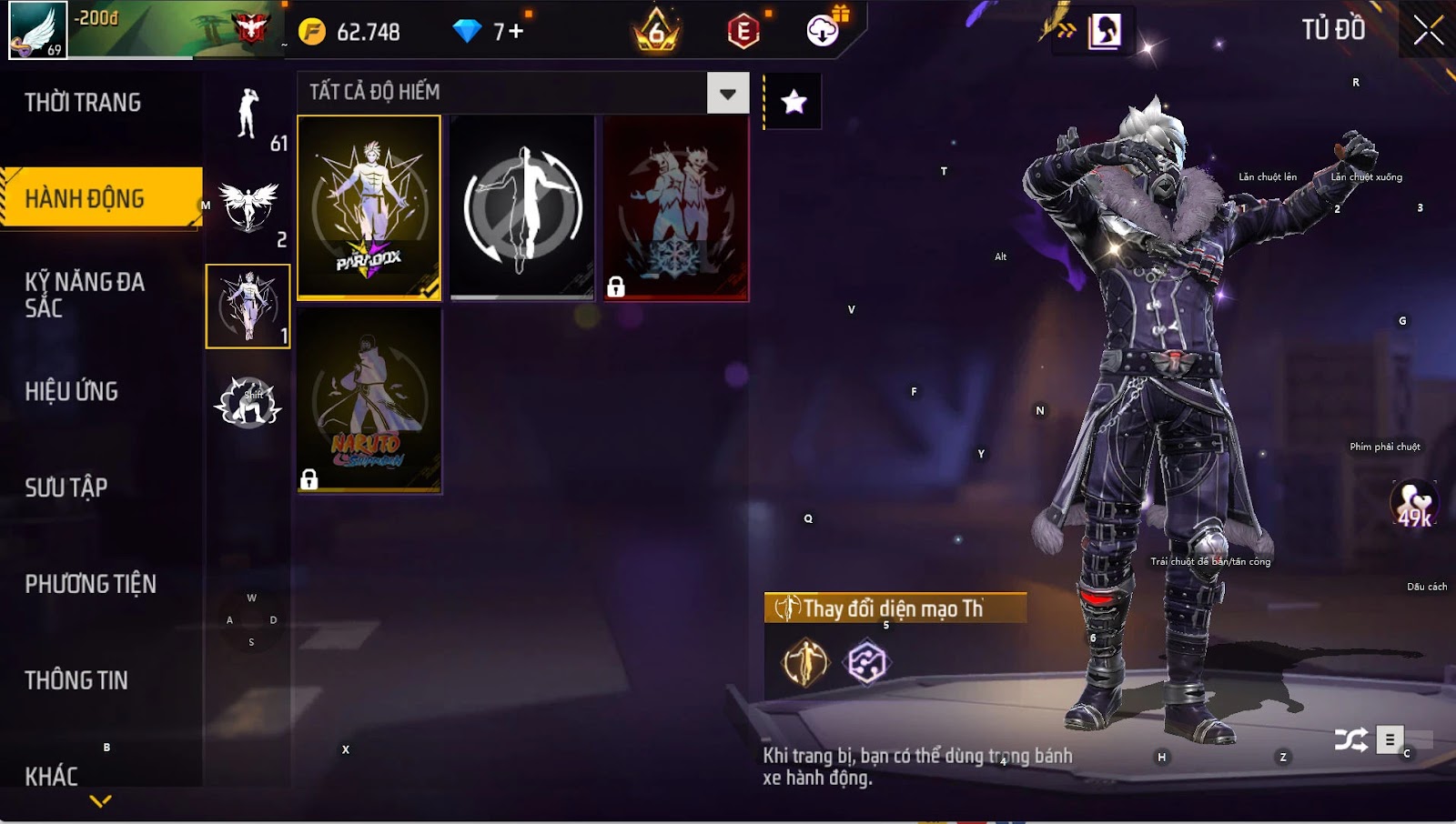Switch to Kỹ Năng Đa Sắc
1456x824 pixels.
pyautogui.click(x=85, y=295)
